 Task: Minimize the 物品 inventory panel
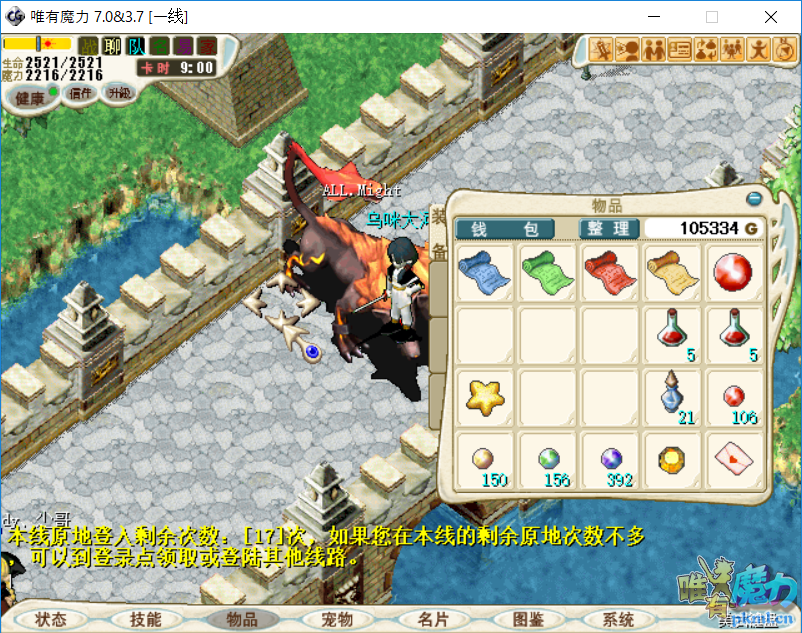click(754, 198)
